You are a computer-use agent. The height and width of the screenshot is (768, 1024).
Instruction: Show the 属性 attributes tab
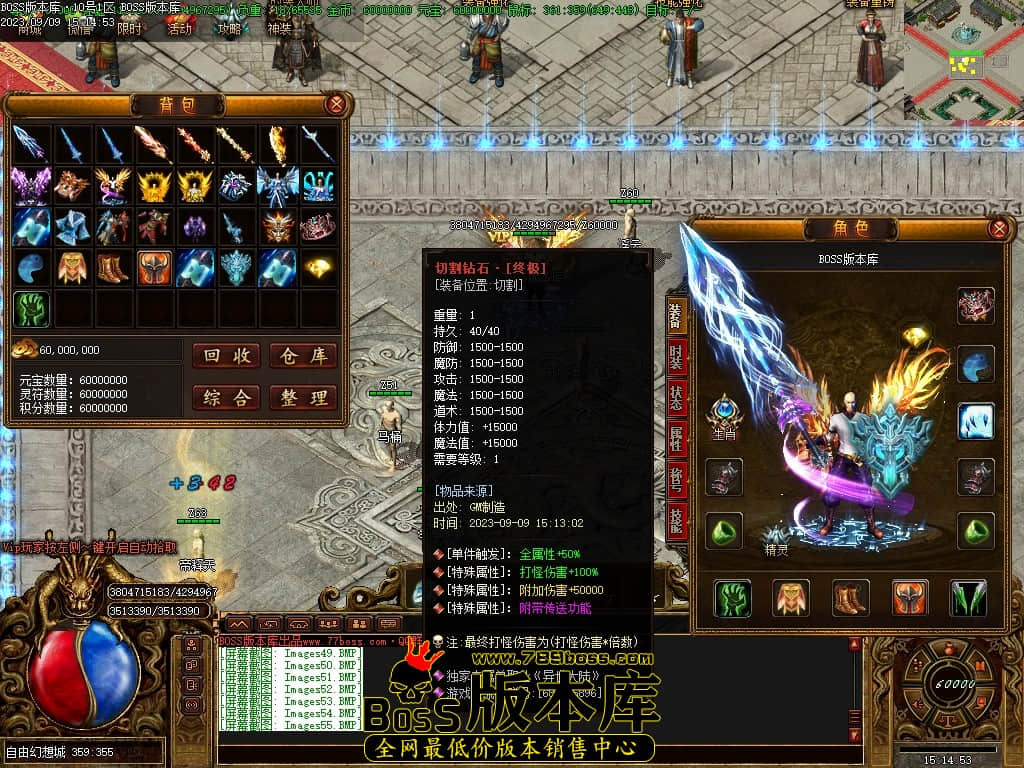click(677, 437)
